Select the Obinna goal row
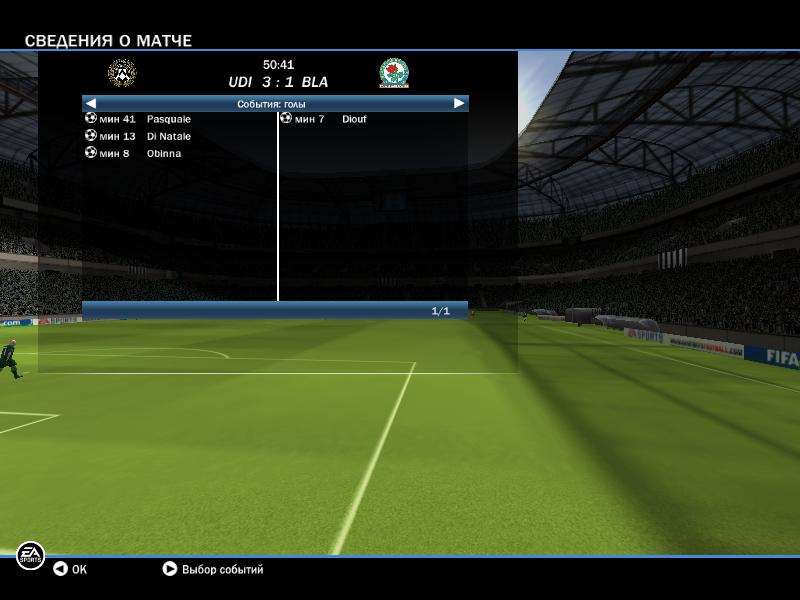This screenshot has width=800, height=600. point(163,153)
